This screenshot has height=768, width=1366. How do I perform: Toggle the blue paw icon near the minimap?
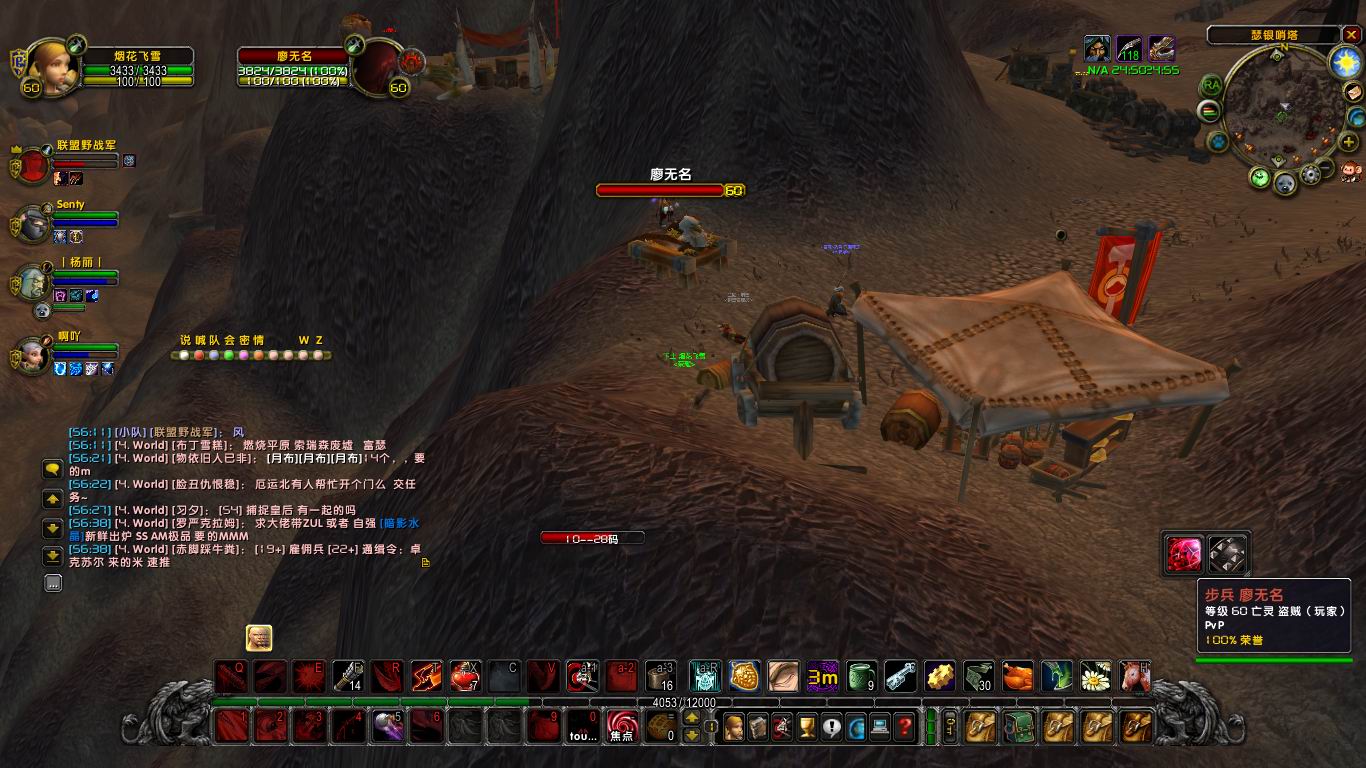pyautogui.click(x=1217, y=141)
